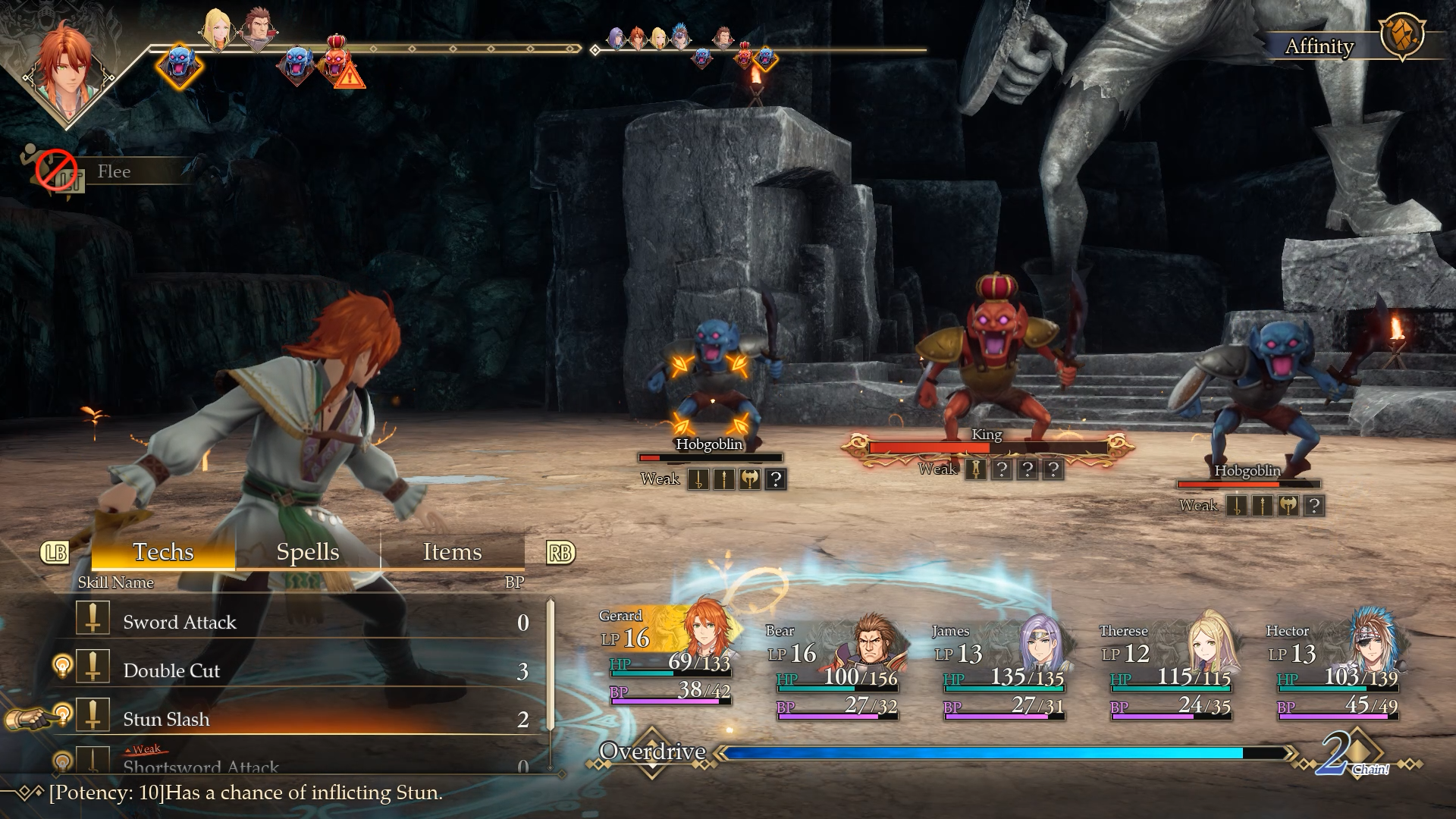This screenshot has height=819, width=1456.
Task: Use the Stun Slash skill
Action: coord(166,720)
